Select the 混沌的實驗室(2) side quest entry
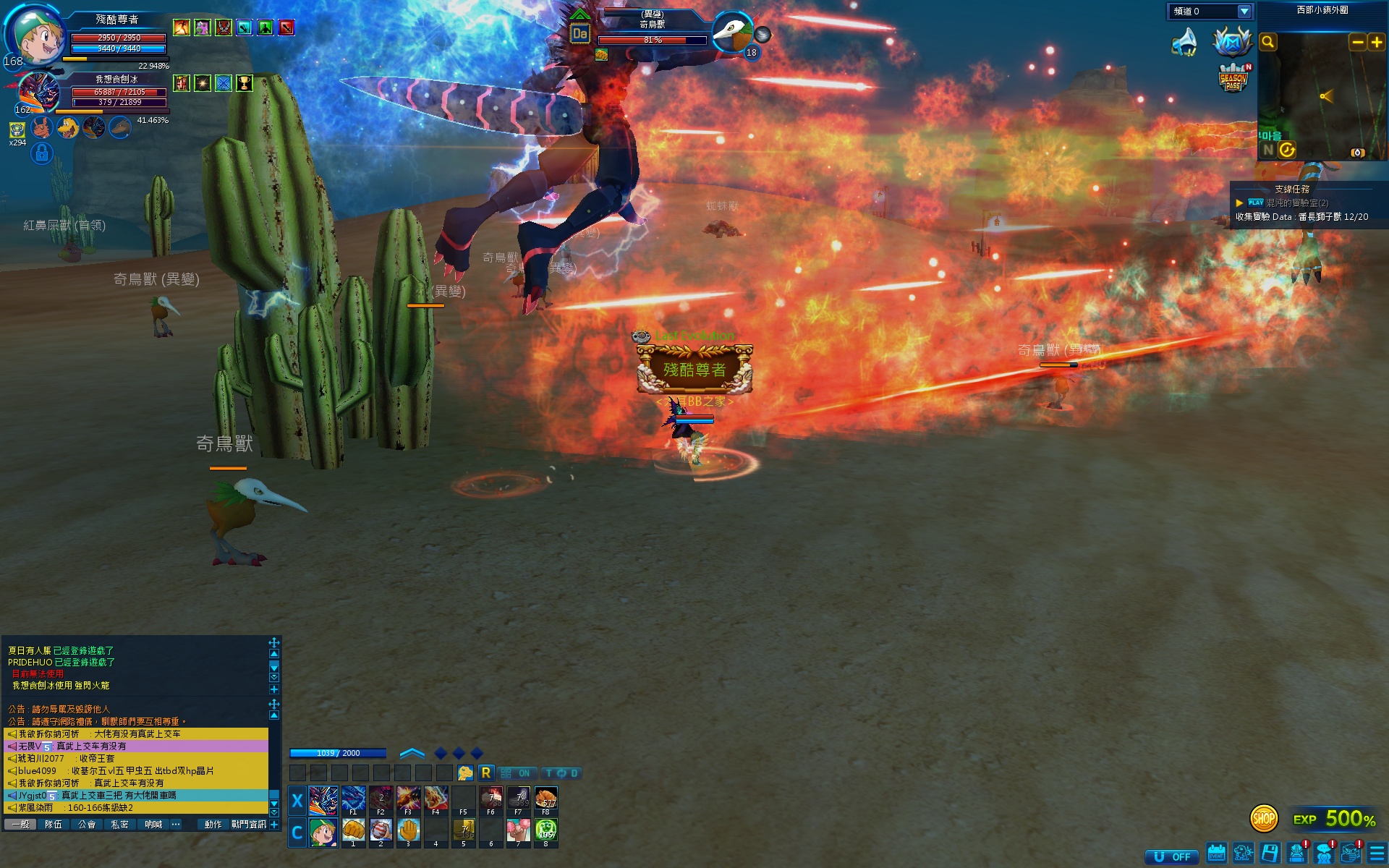 1296,203
